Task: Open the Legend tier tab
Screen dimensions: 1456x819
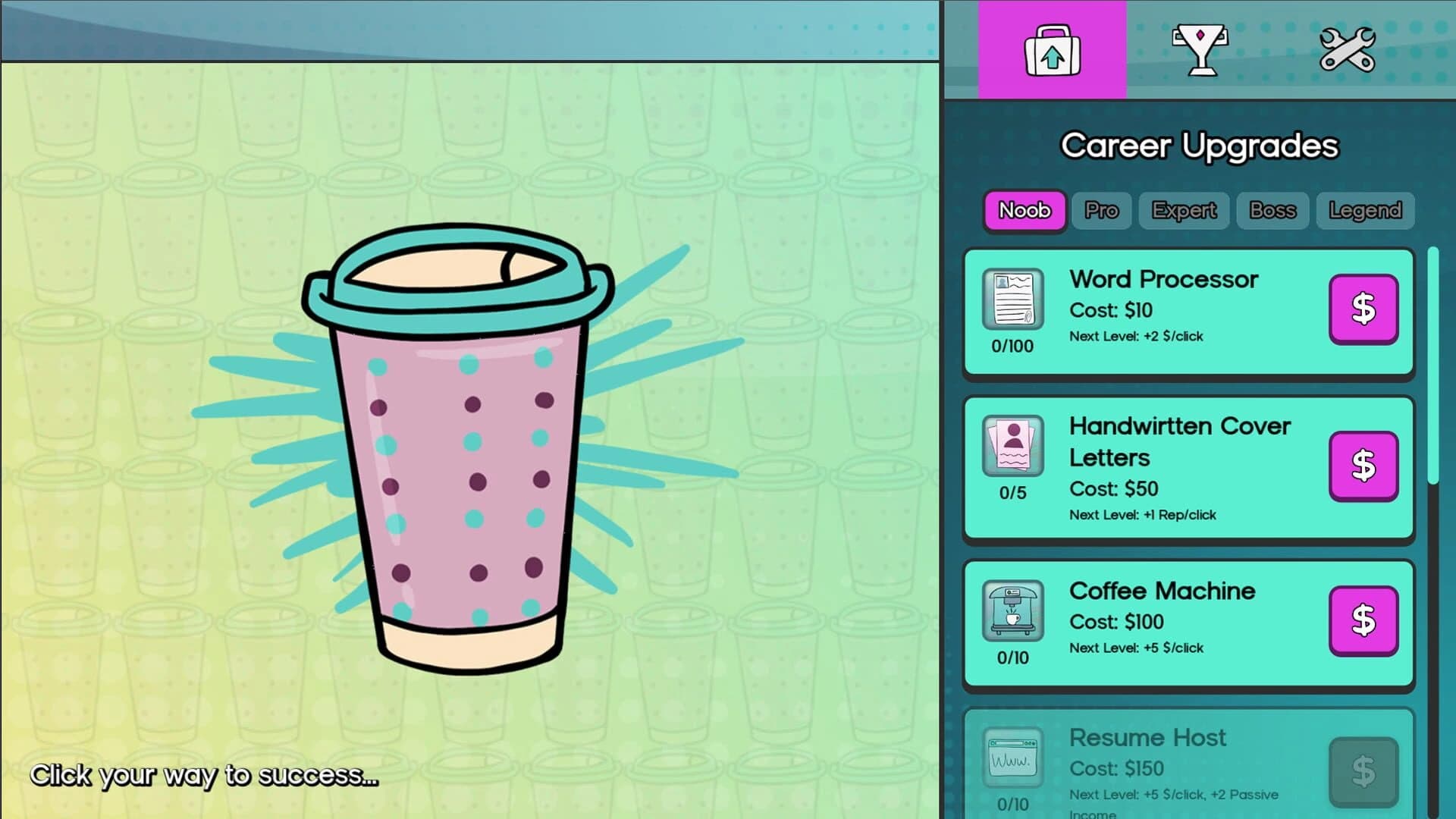Action: [x=1364, y=211]
